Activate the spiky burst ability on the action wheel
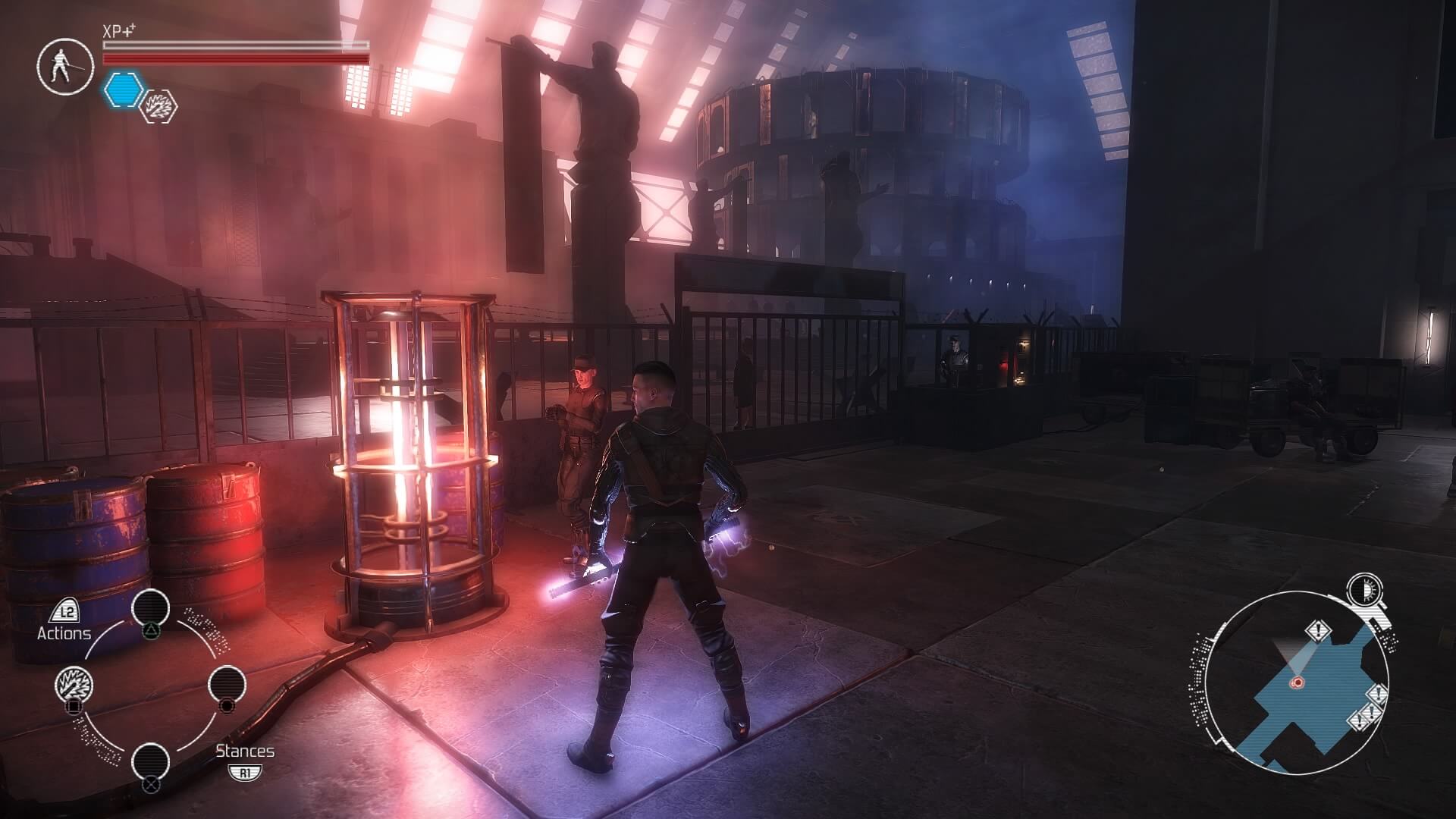Image resolution: width=1456 pixels, height=819 pixels. [74, 686]
